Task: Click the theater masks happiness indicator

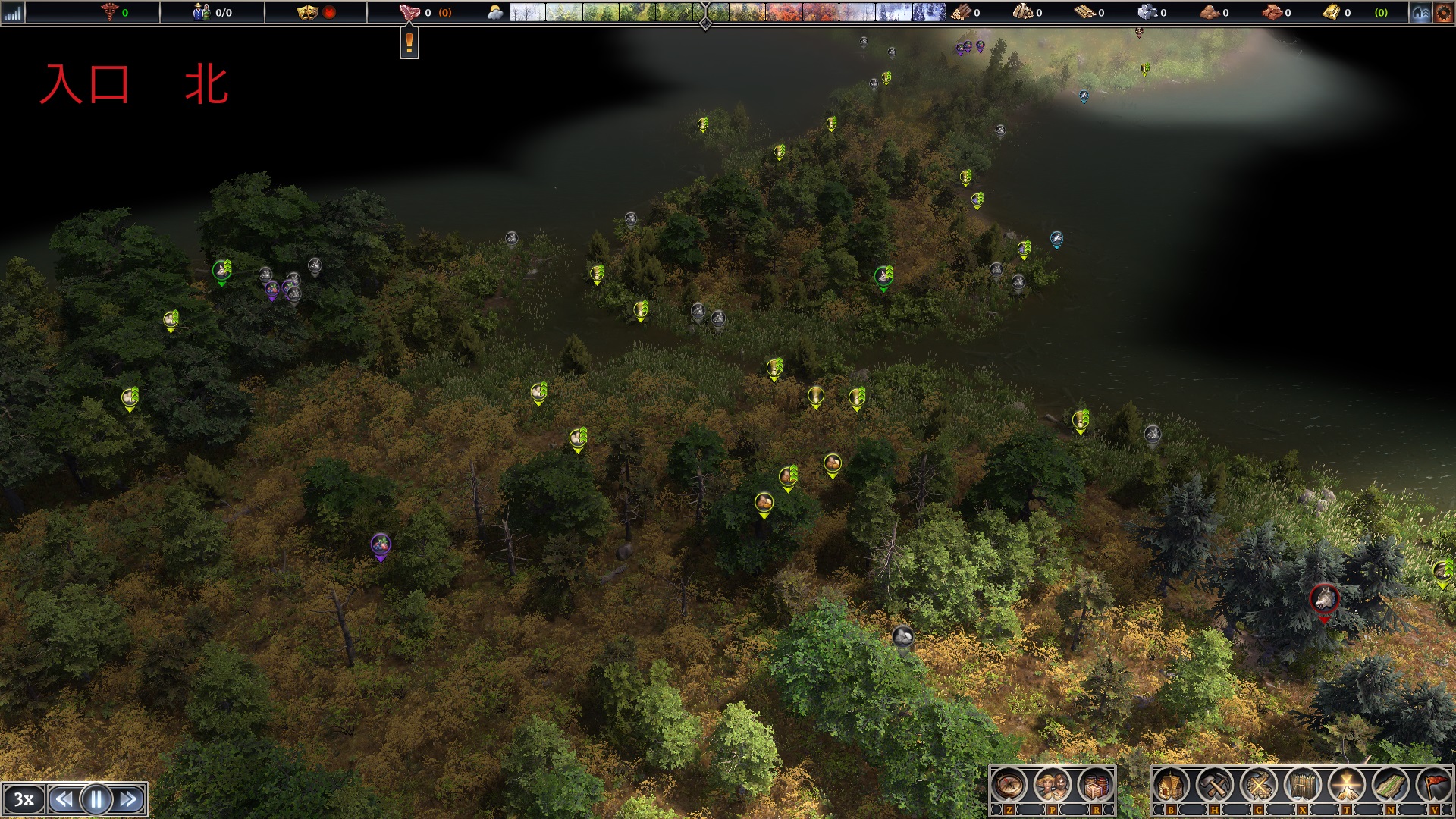Action: pyautogui.click(x=307, y=12)
